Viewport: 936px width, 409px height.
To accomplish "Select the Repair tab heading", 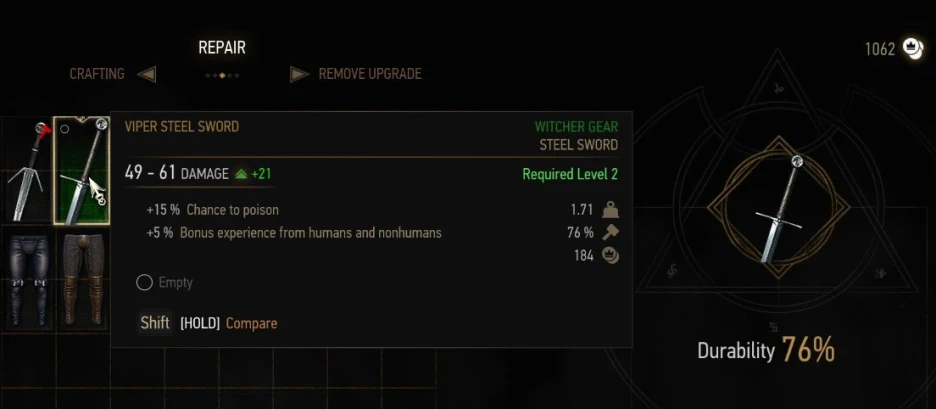I will point(221,48).
